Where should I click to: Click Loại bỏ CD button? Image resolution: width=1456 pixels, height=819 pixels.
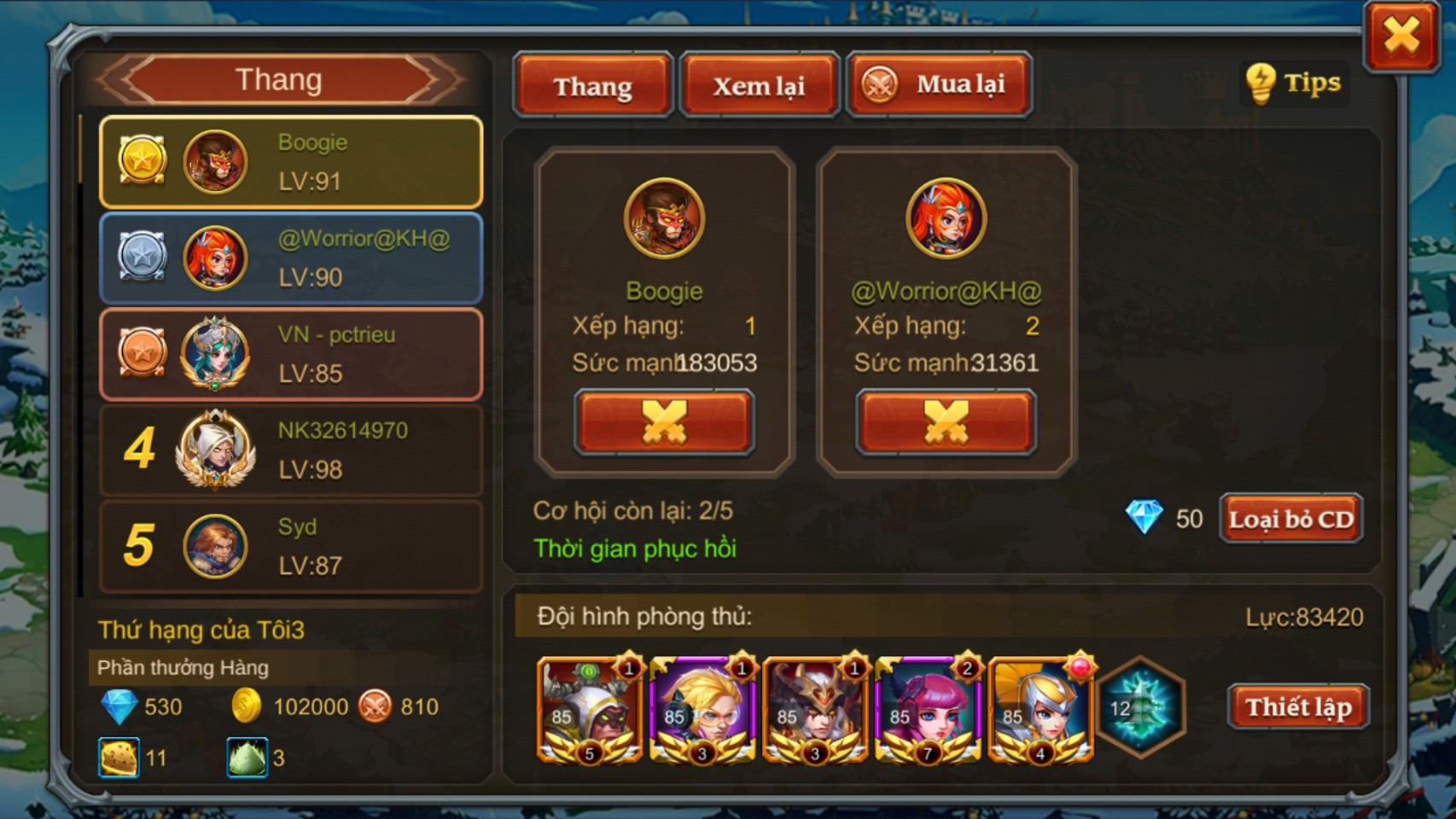coord(1290,519)
